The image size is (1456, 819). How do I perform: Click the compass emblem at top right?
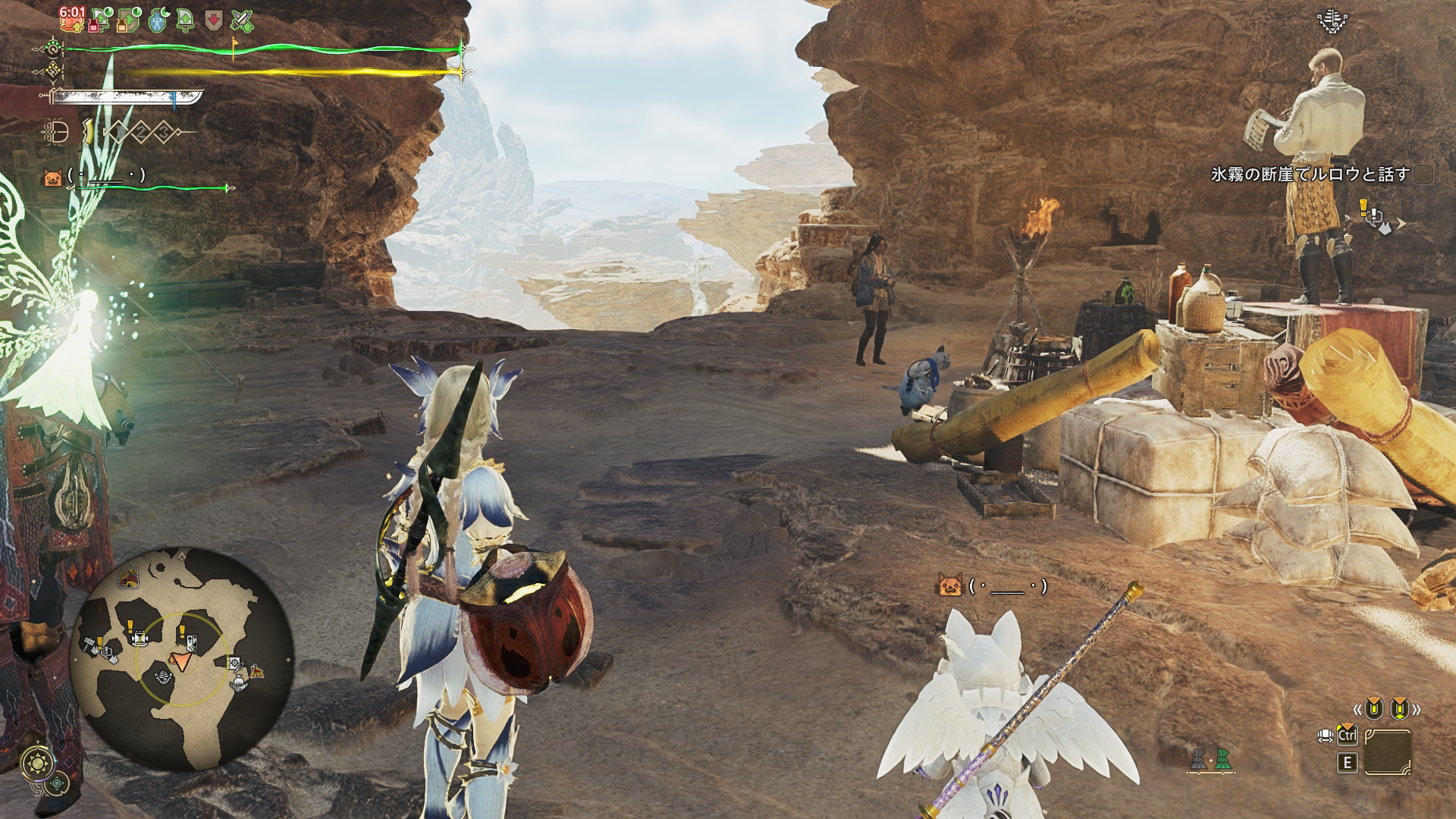tap(1332, 20)
